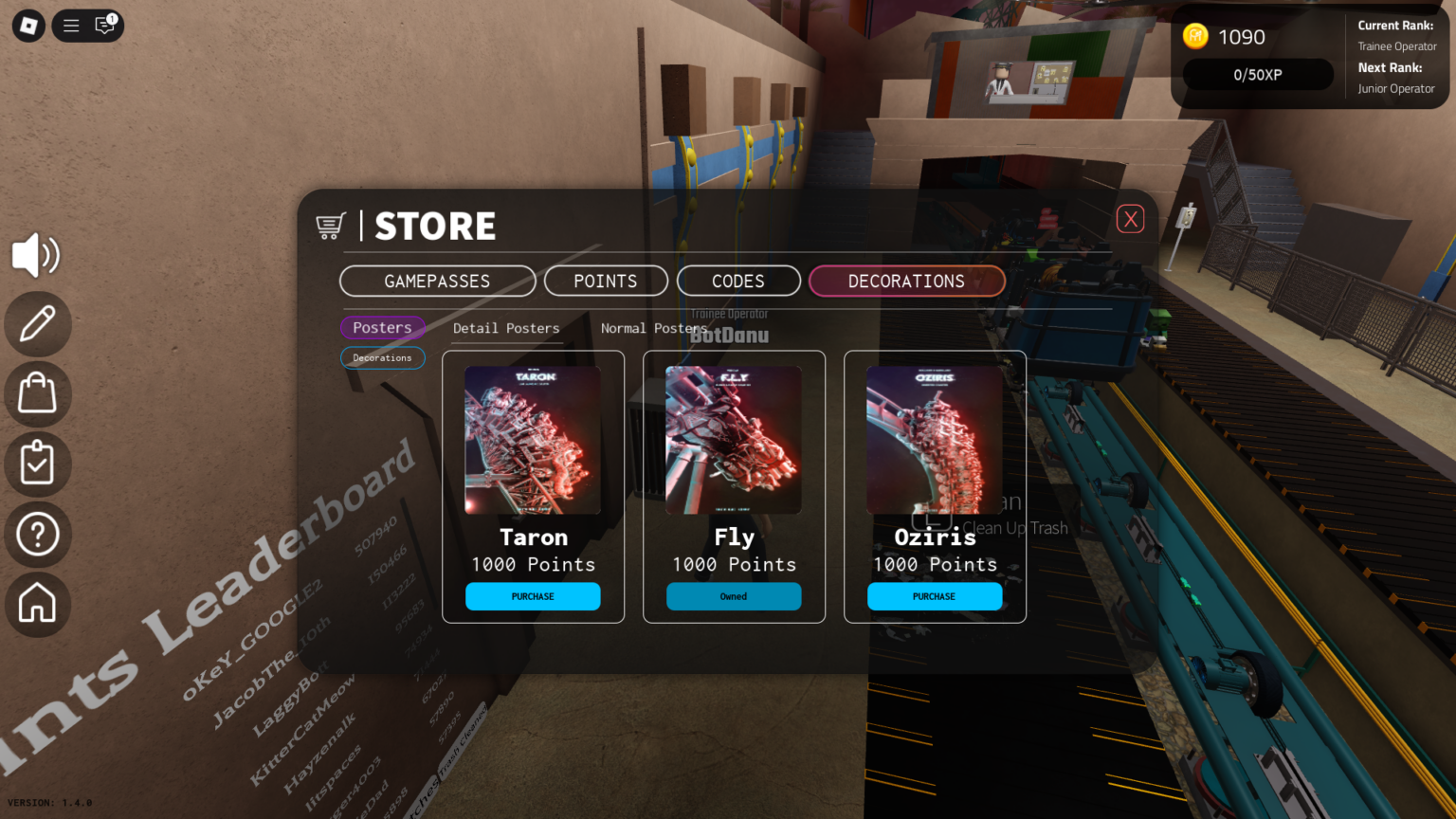The image size is (1456, 819).
Task: Open the pencil customization tool
Action: coord(36,324)
